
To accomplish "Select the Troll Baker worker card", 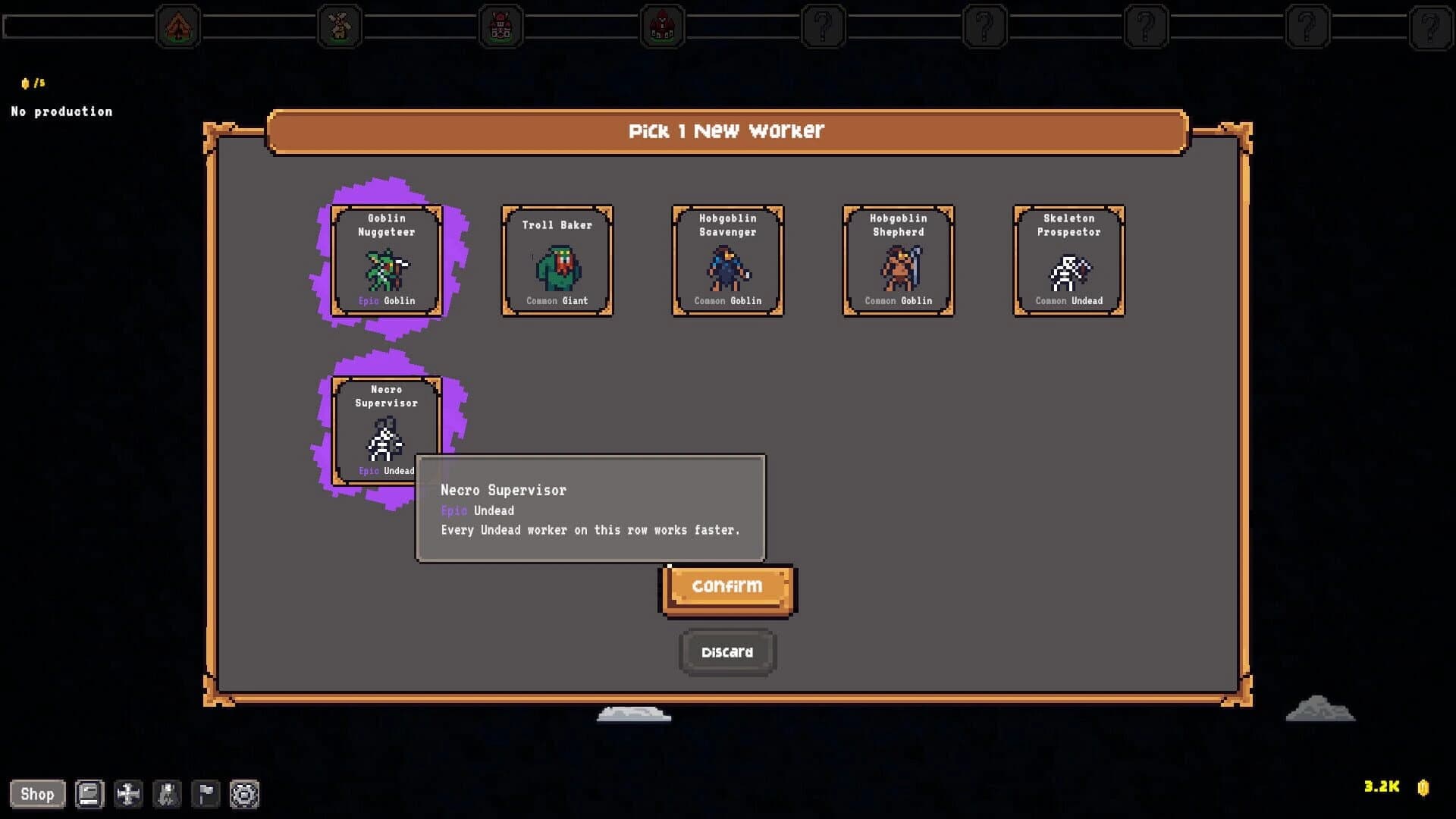I will click(x=557, y=261).
